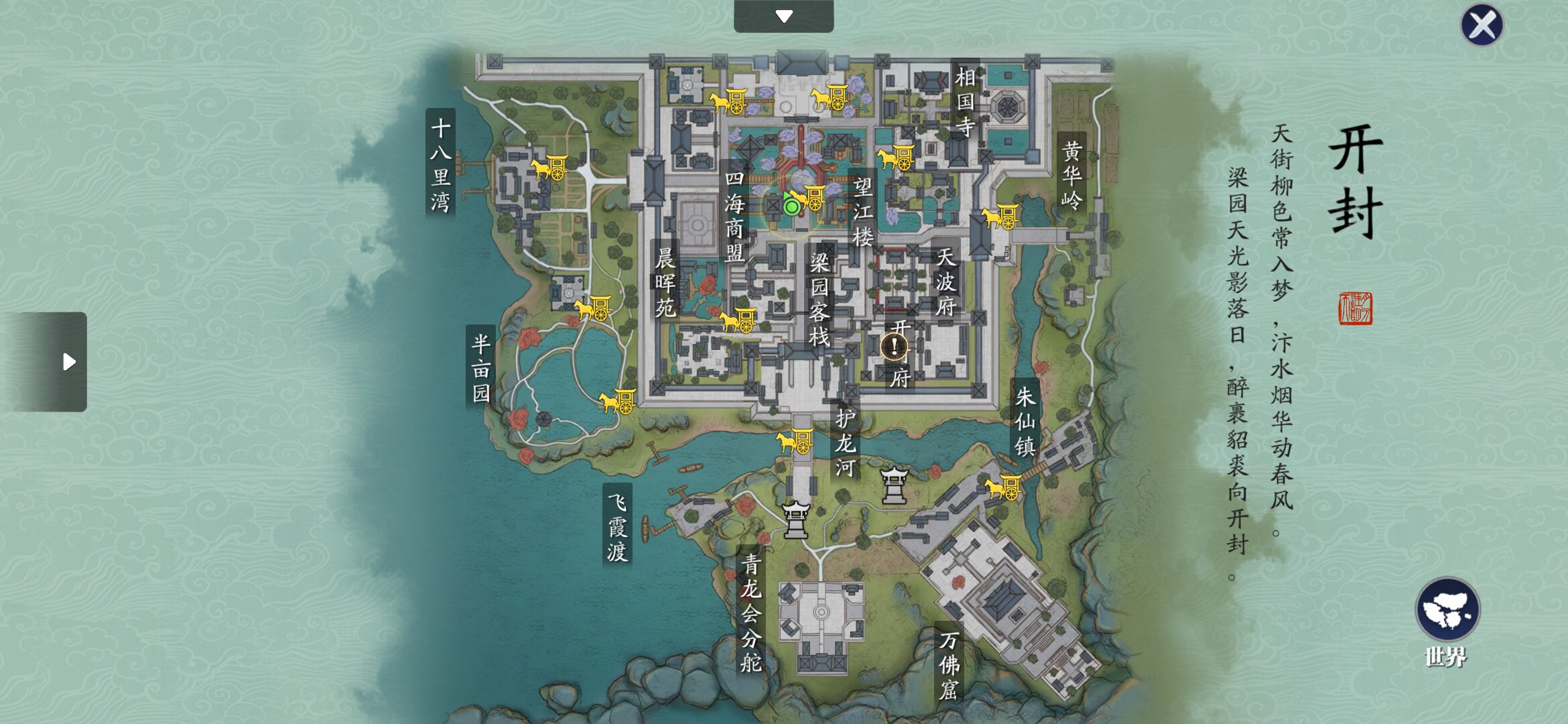Select the 天波府 location label
The width and height of the screenshot is (1568, 724).
pyautogui.click(x=945, y=282)
